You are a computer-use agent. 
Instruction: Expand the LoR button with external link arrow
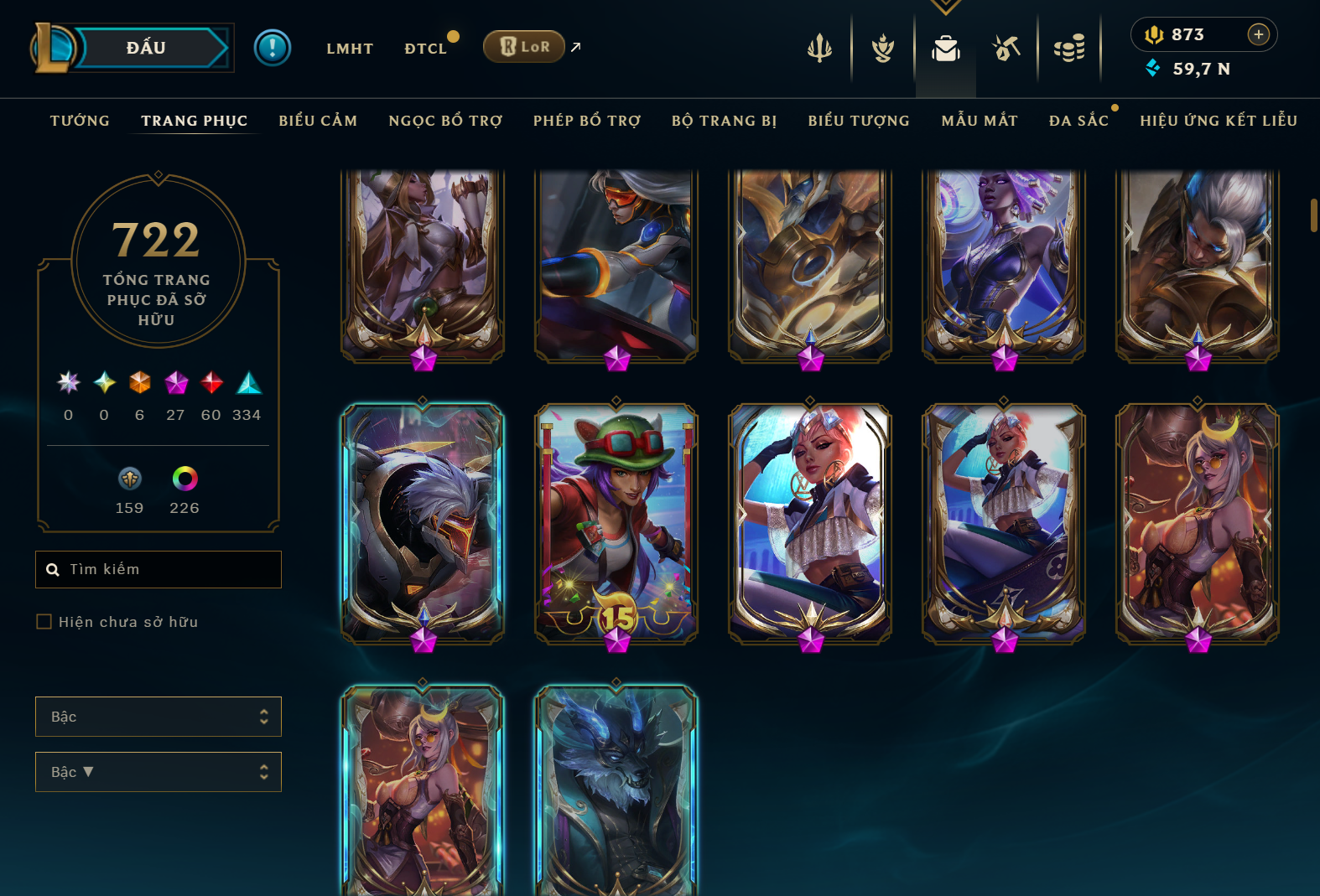(524, 47)
